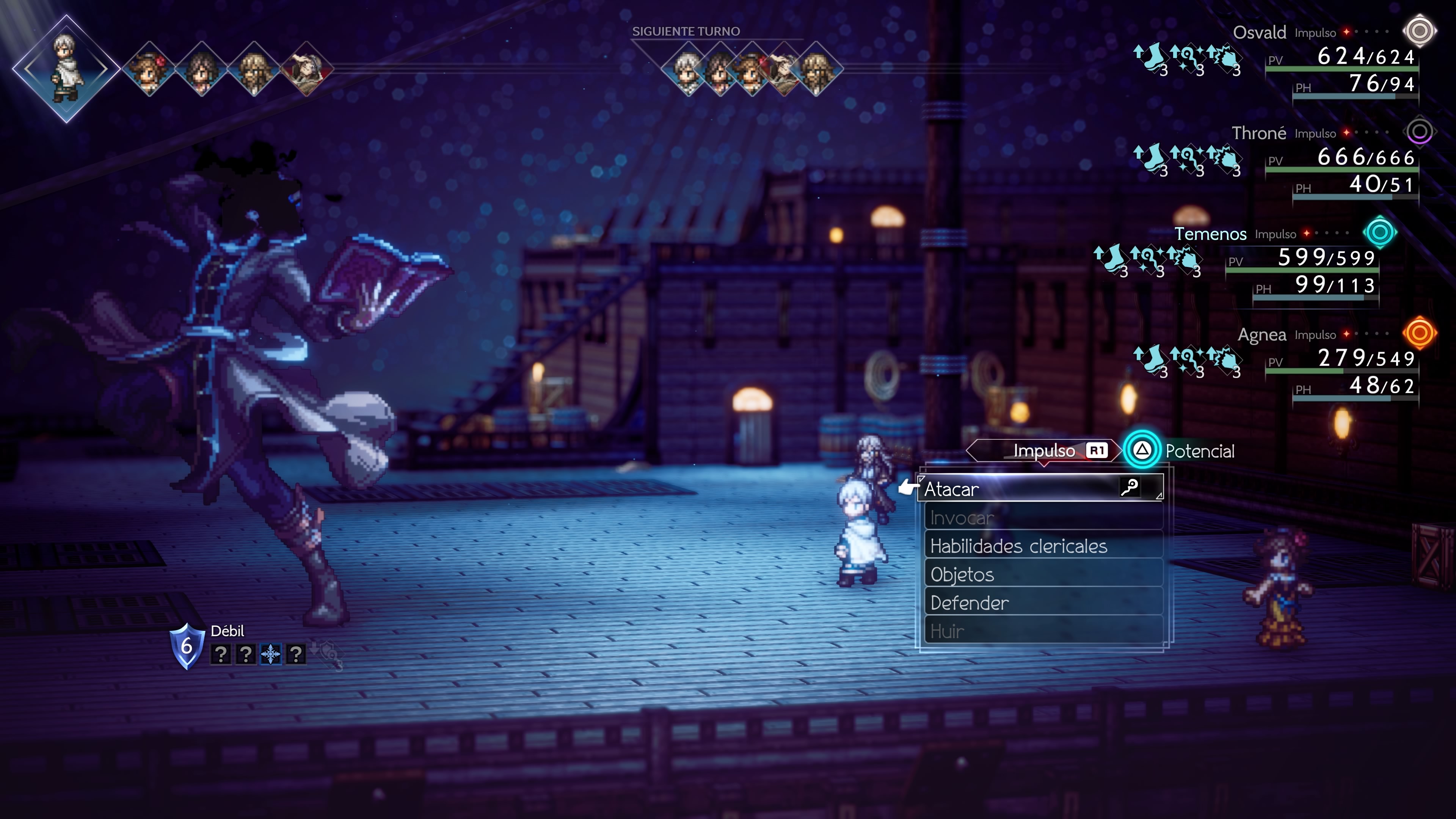The image size is (1456, 819).
Task: Click the revealed ice weakness icon
Action: [x=271, y=654]
